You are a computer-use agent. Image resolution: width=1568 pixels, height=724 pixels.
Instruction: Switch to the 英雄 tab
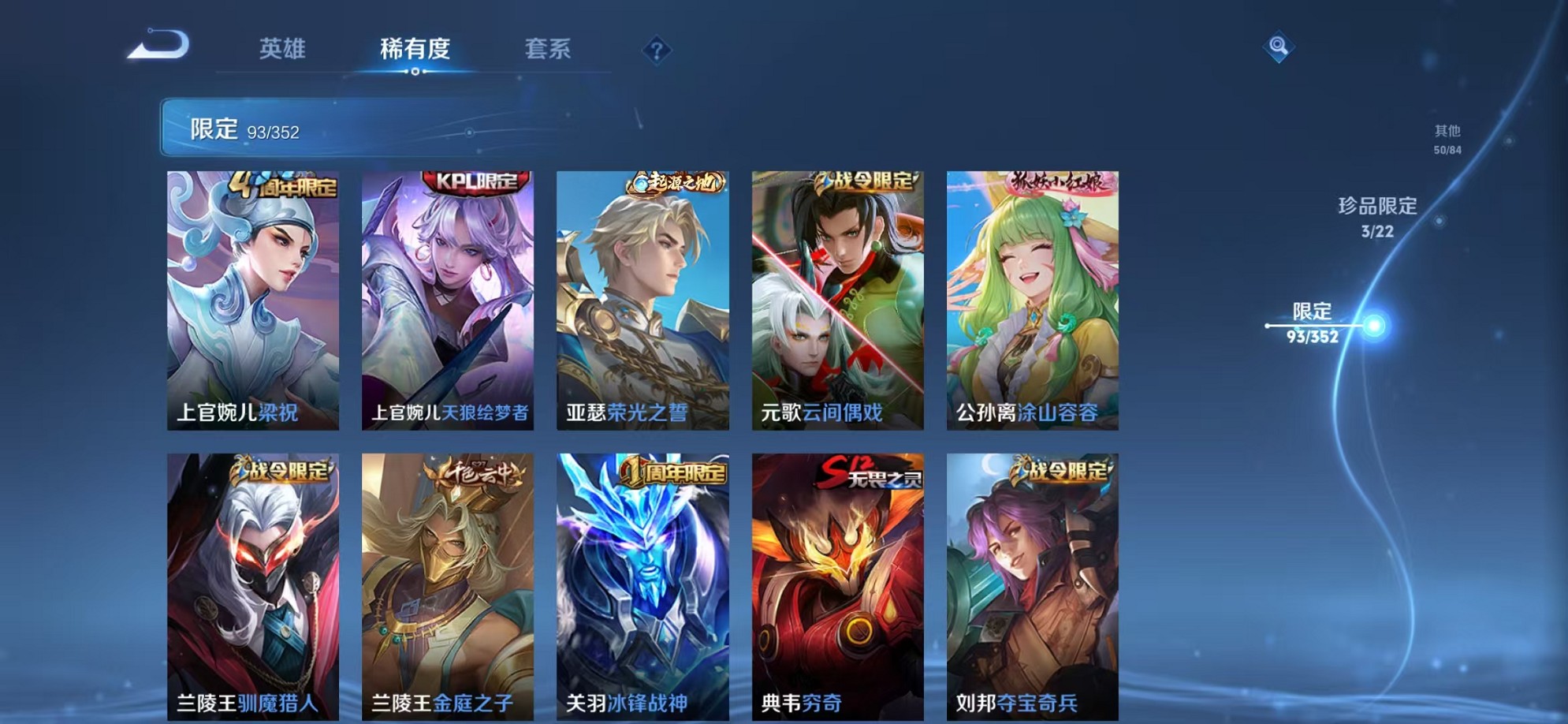tap(284, 49)
